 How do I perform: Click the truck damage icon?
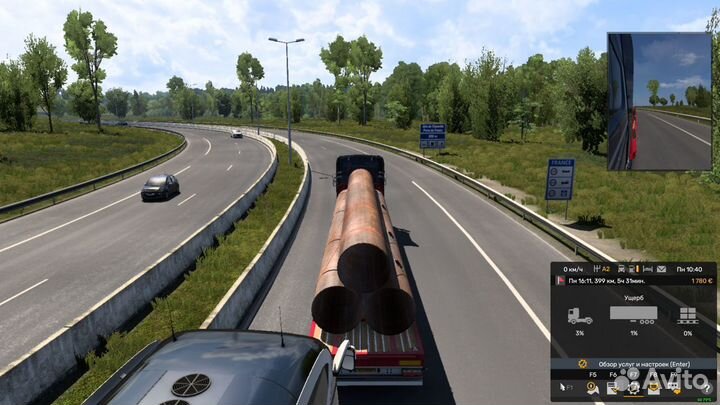579,316
